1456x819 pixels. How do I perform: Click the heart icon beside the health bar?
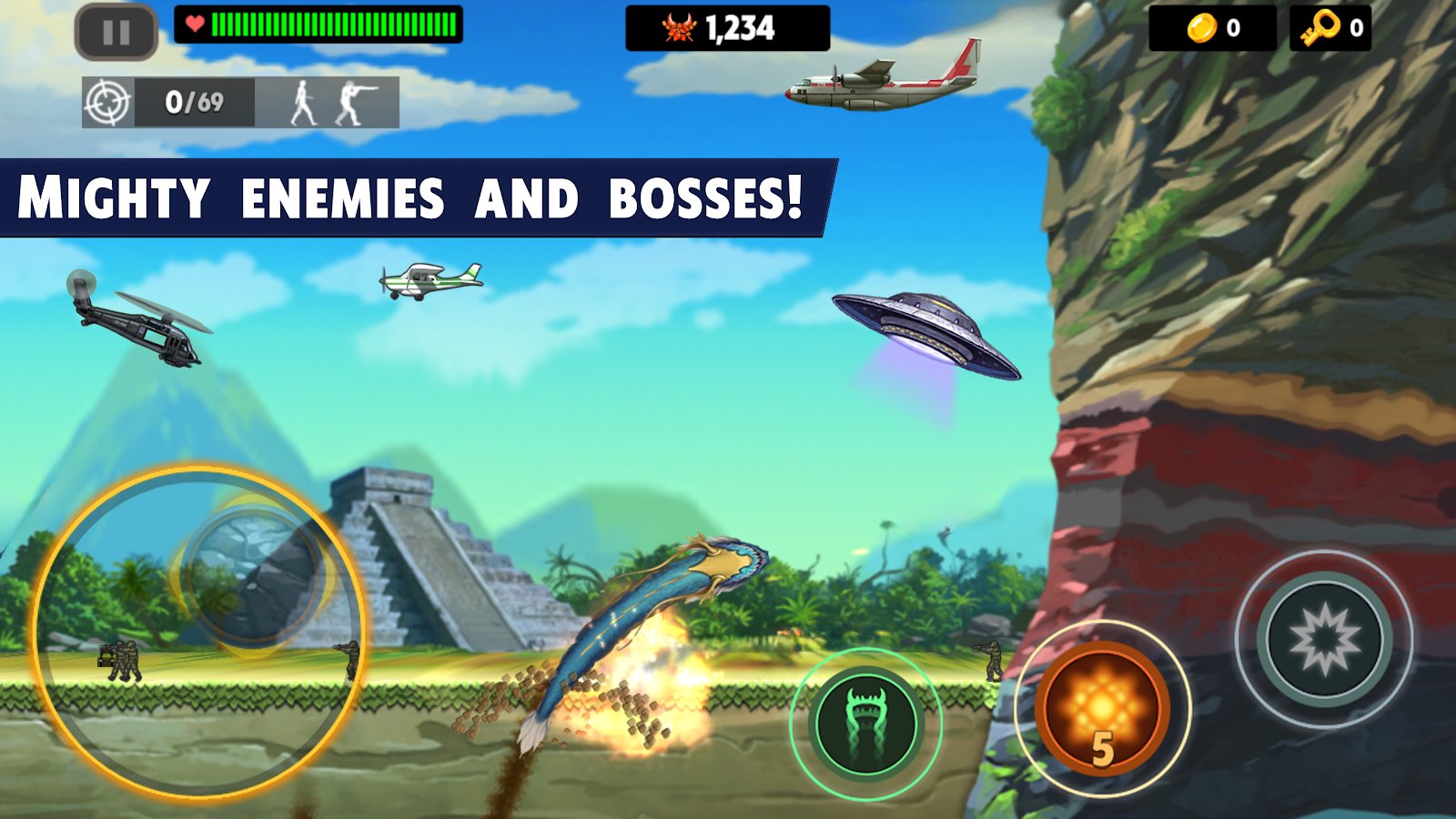tap(194, 25)
